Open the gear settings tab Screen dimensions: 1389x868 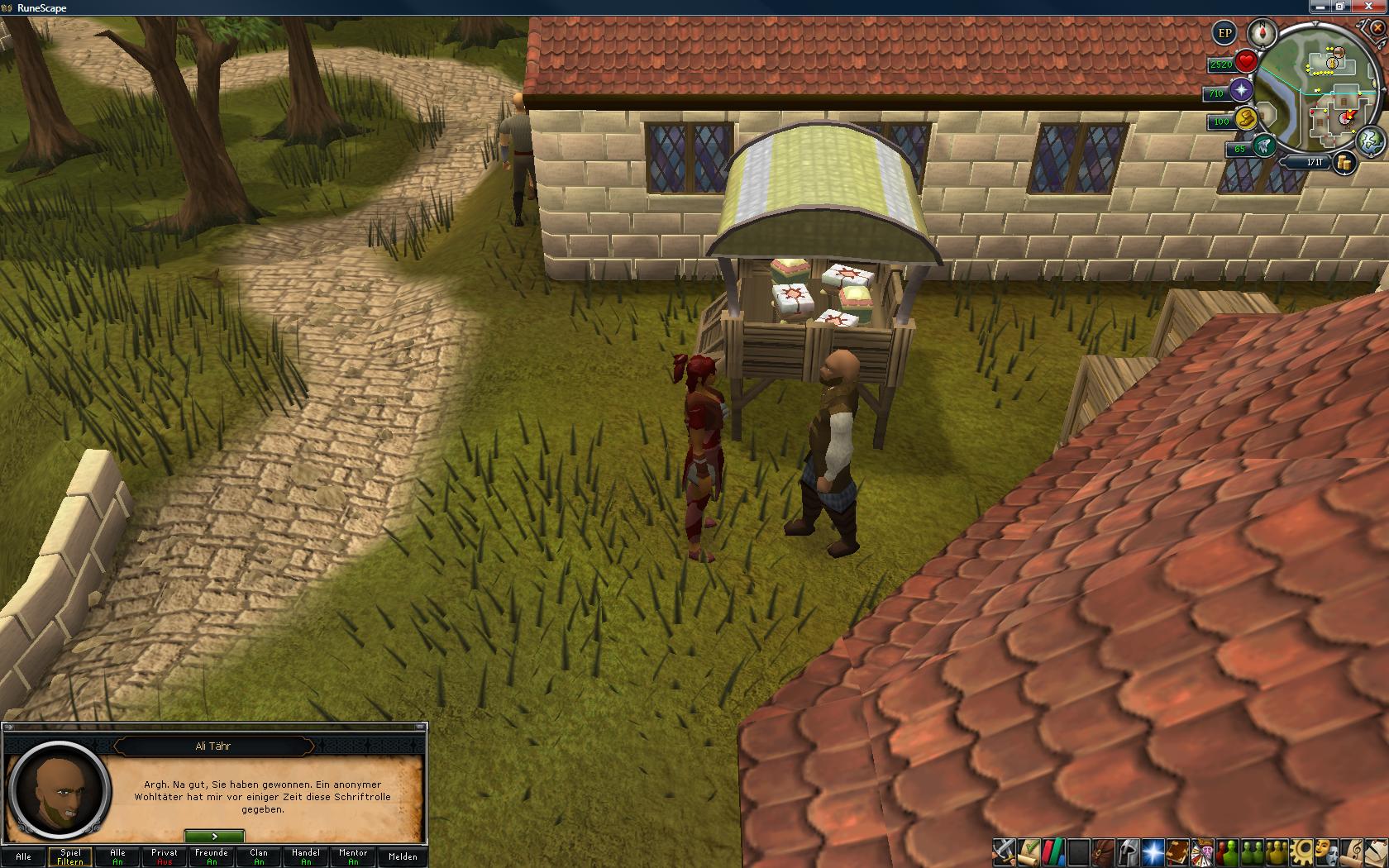[x=1303, y=851]
